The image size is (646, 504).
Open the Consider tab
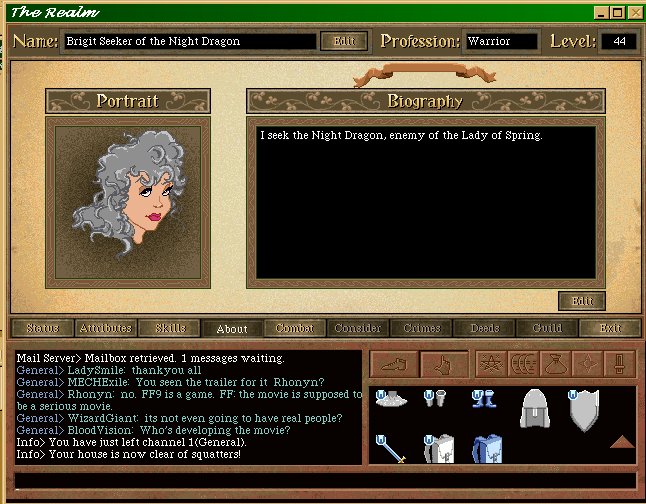pyautogui.click(x=357, y=328)
